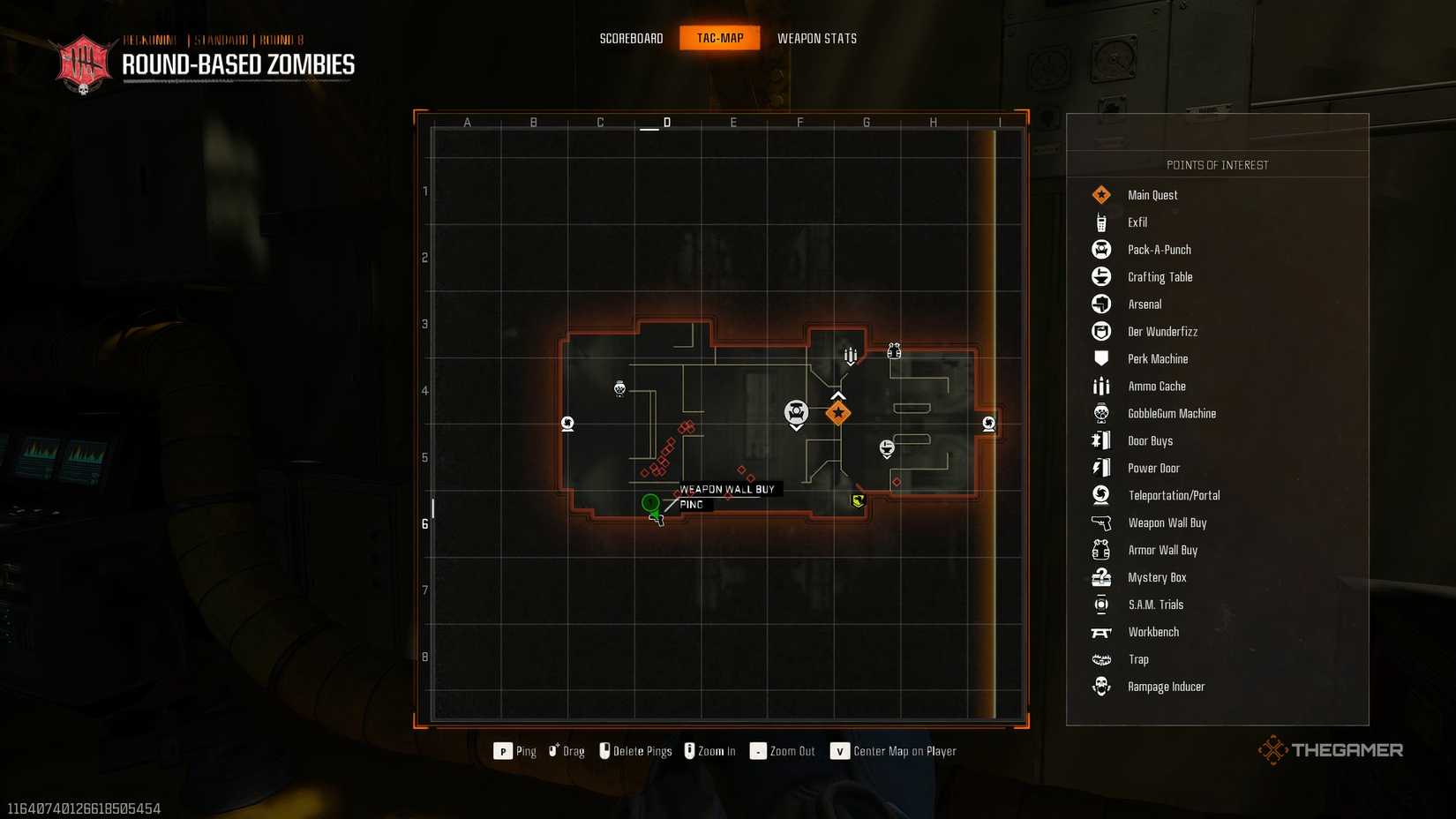Select the Teleportation/Portal icon on the map's left edge
Image resolution: width=1456 pixels, height=819 pixels.
tap(567, 424)
